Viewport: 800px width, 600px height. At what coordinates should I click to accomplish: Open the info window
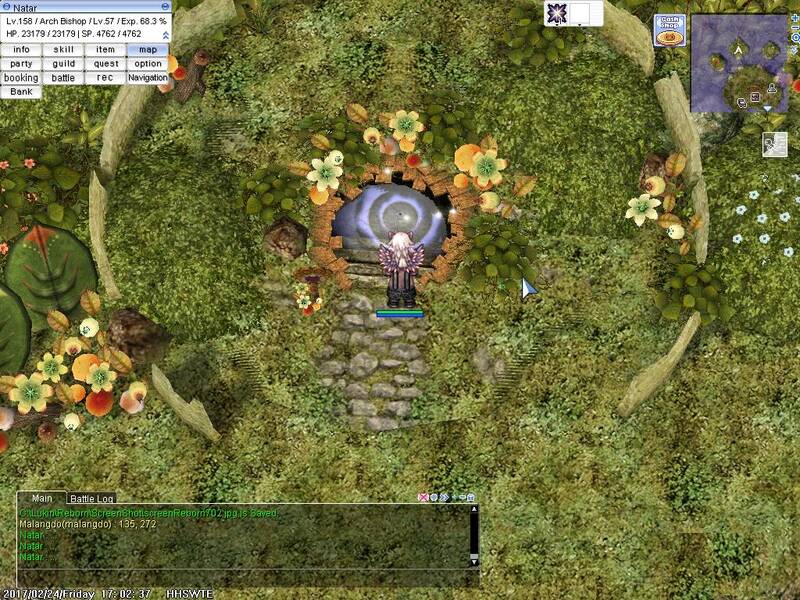(x=21, y=49)
